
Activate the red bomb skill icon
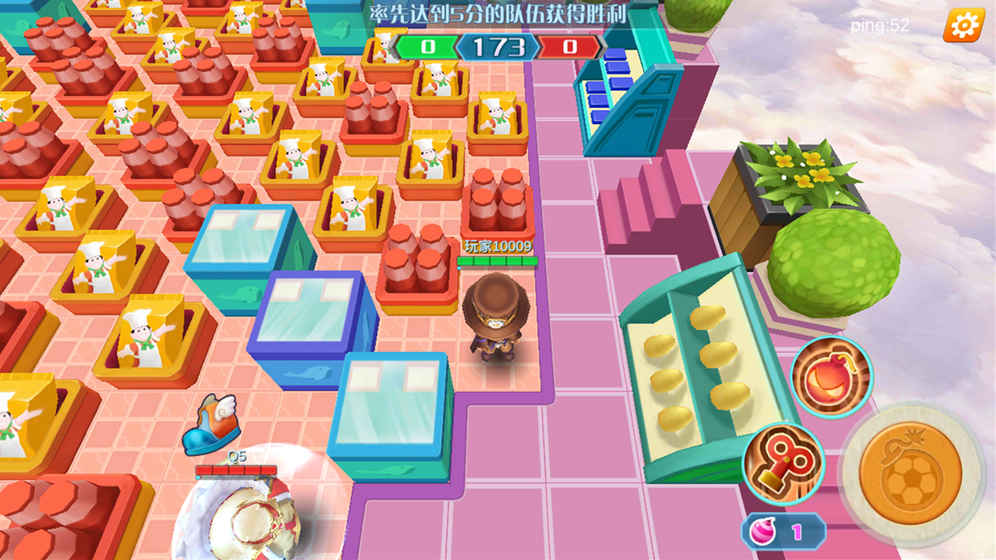point(831,376)
